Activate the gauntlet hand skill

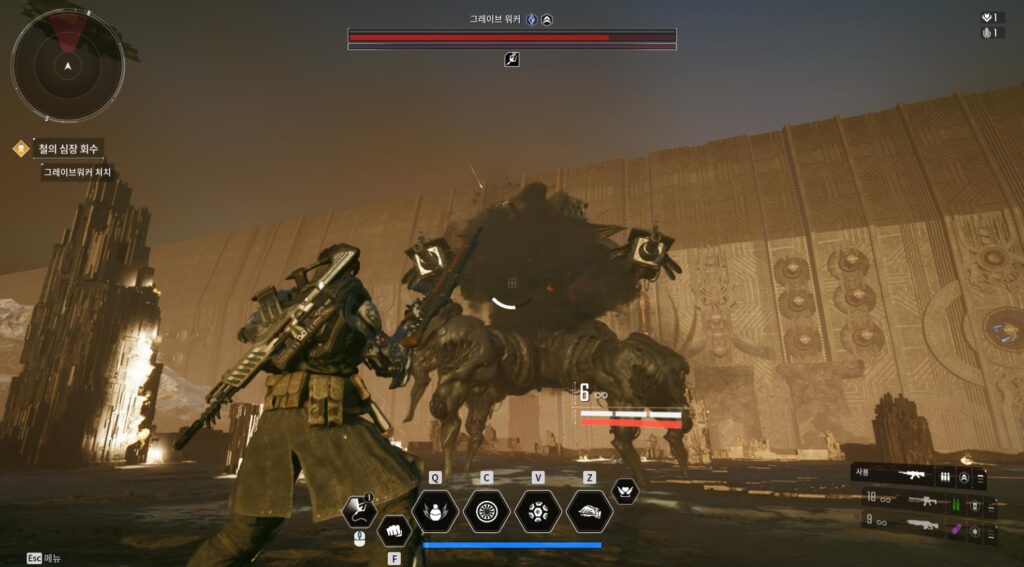pyautogui.click(x=590, y=511)
